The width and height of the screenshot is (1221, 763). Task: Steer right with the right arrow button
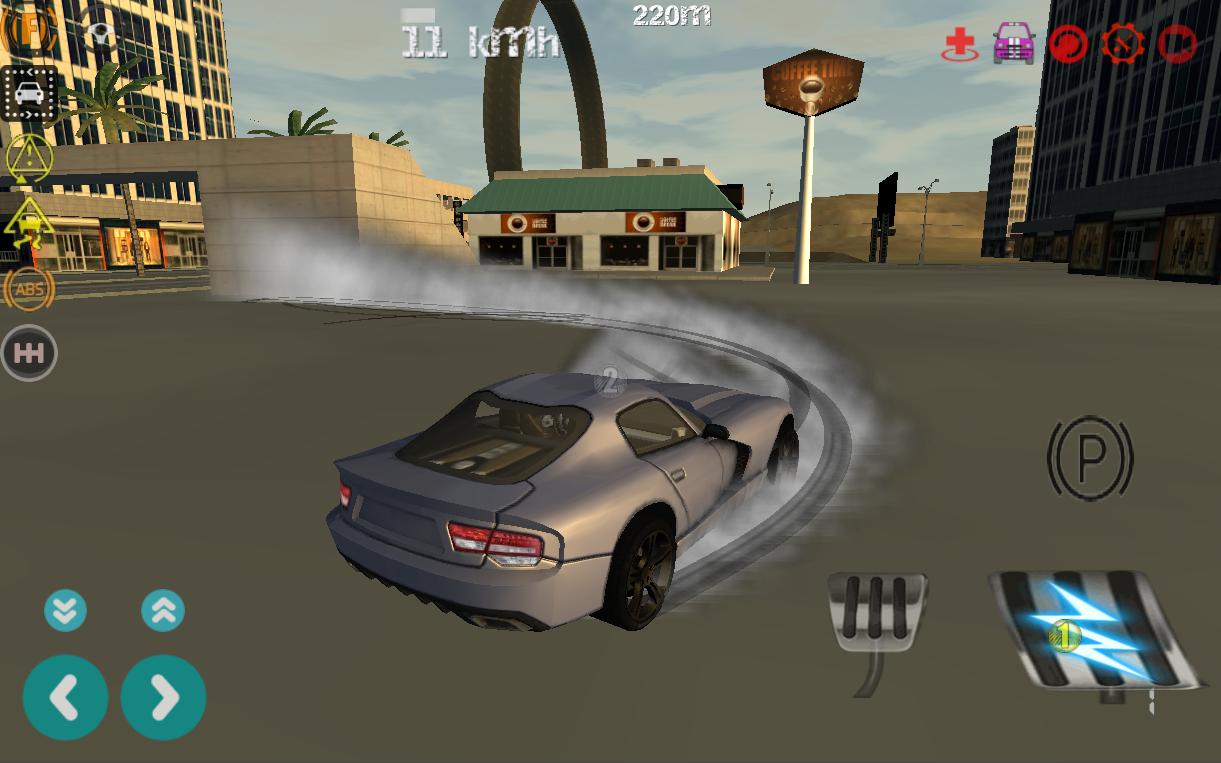[x=163, y=698]
